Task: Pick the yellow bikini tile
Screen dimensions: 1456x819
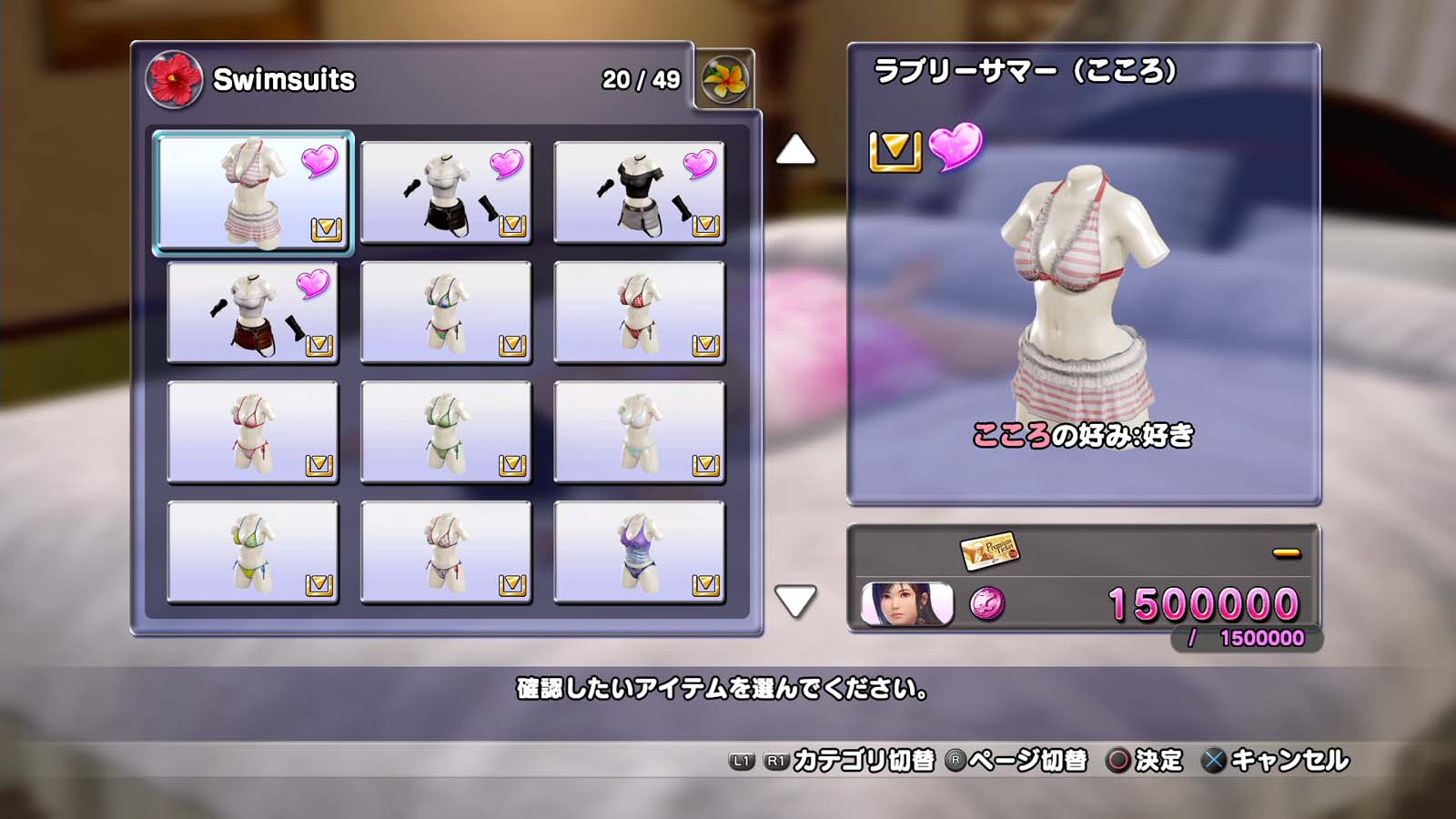Action: (253, 552)
